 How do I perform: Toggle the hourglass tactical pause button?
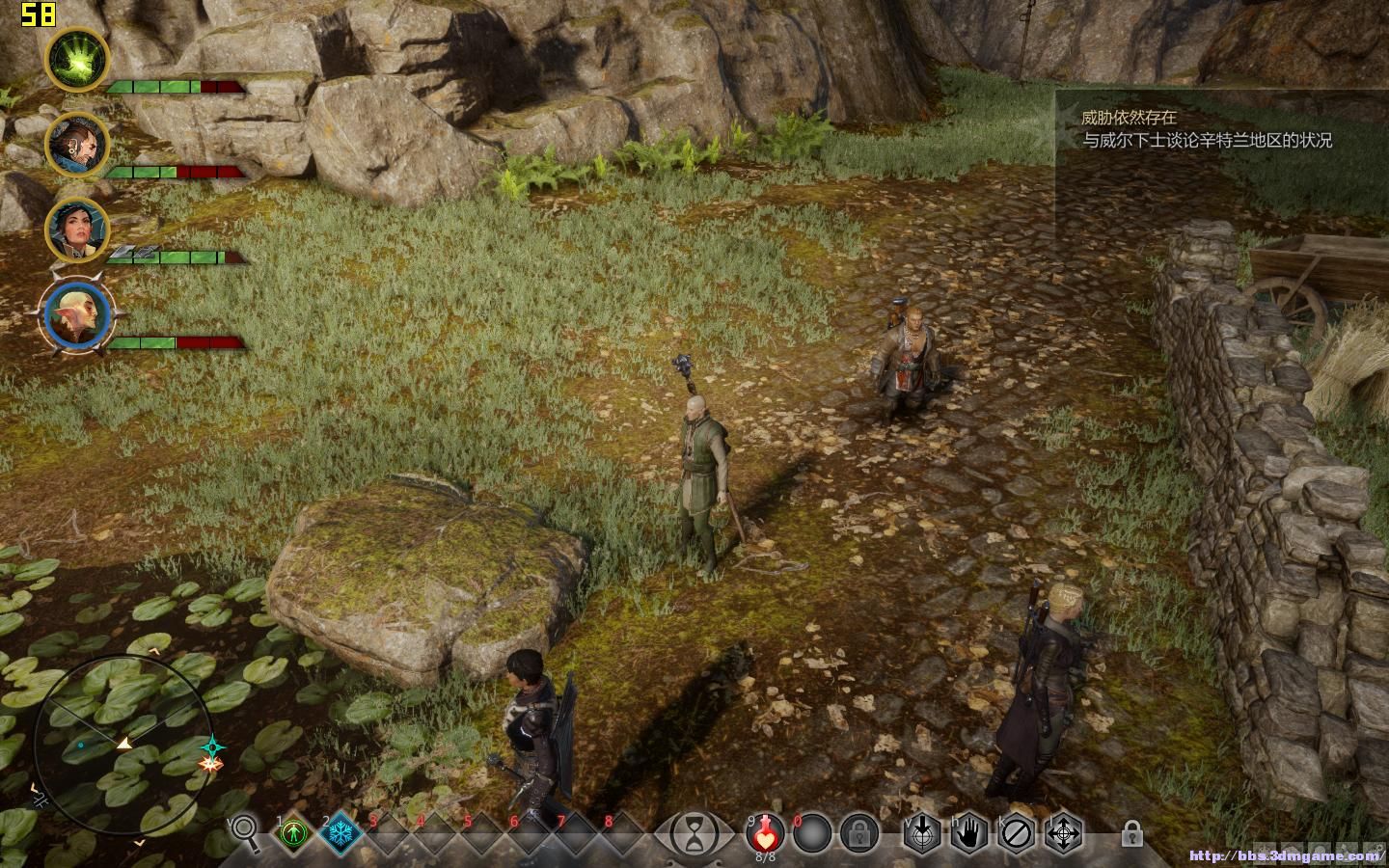pos(694,832)
